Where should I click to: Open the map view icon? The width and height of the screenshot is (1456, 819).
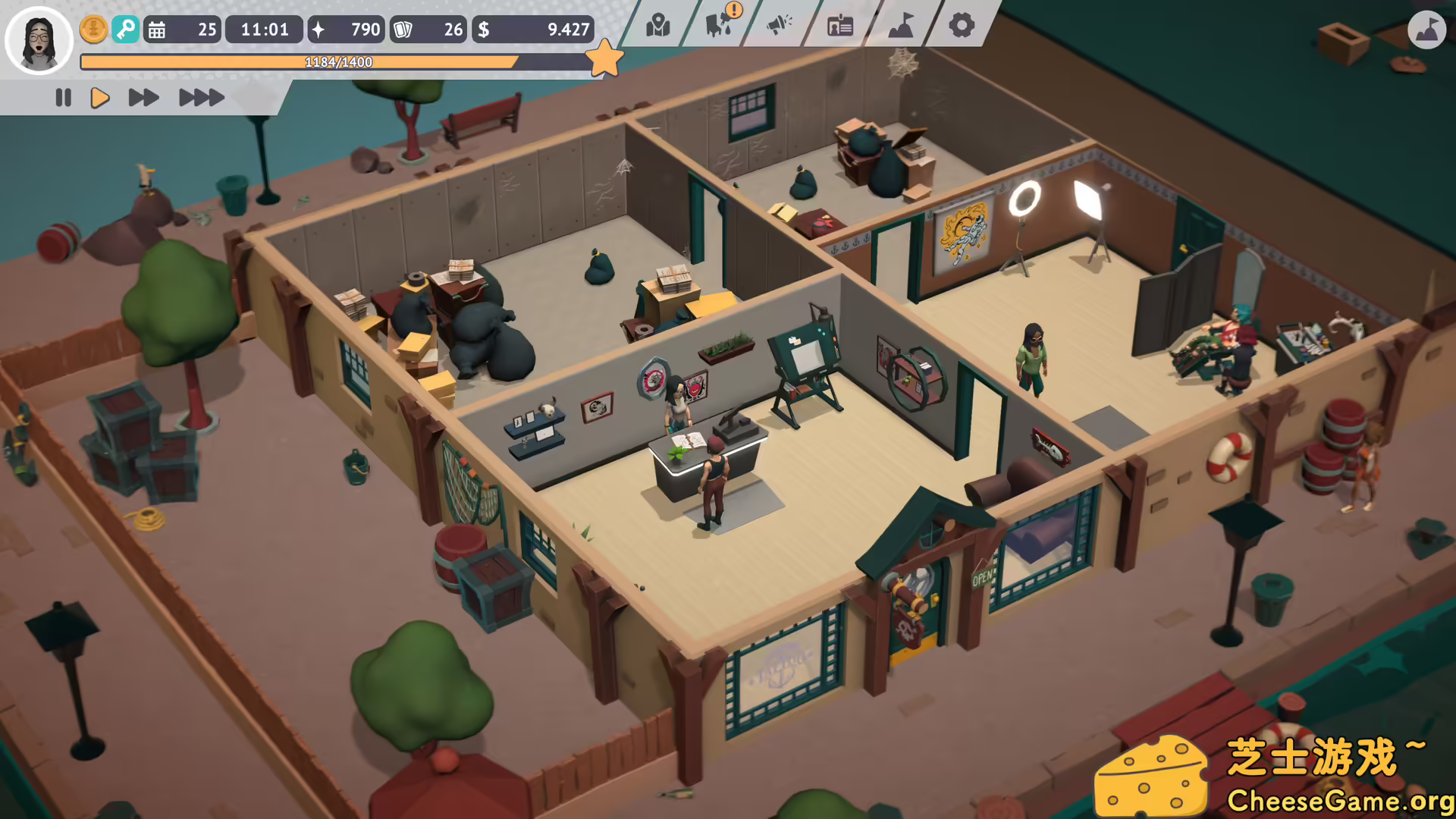[657, 26]
